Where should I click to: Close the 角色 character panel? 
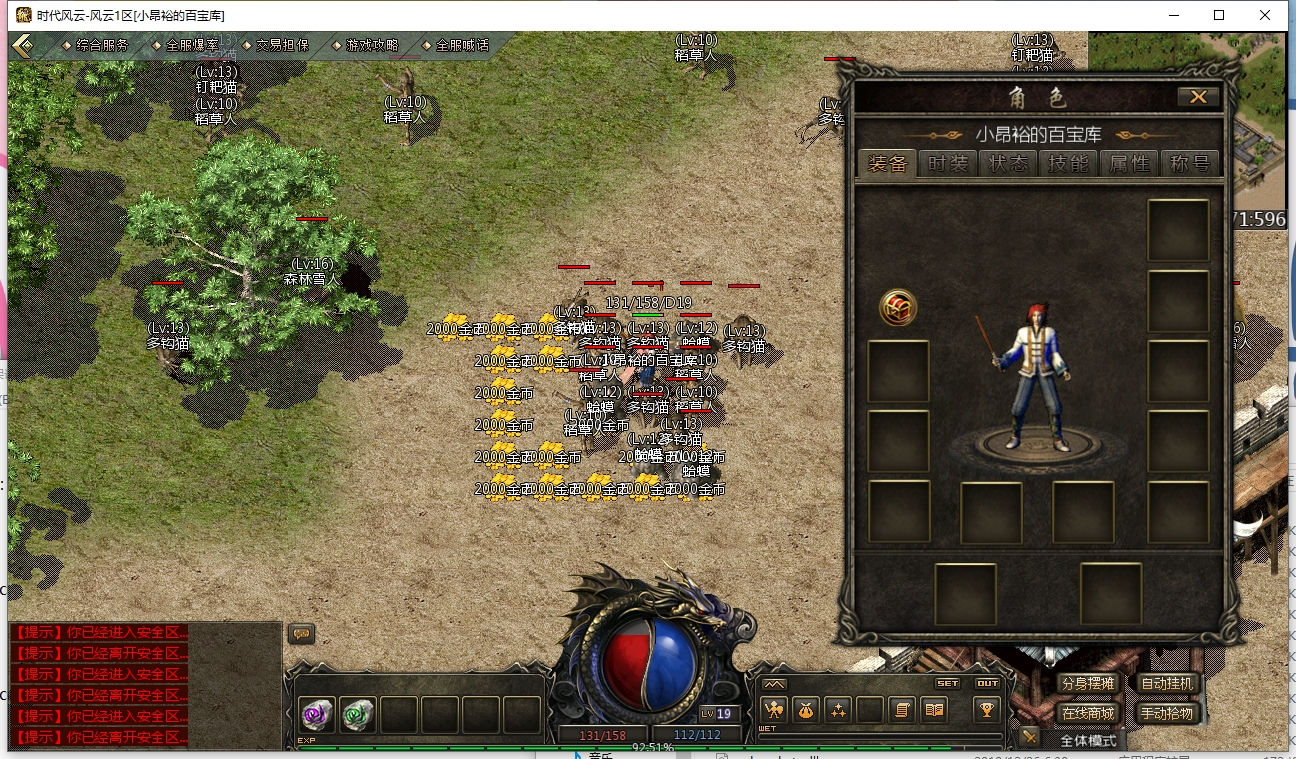point(1198,97)
